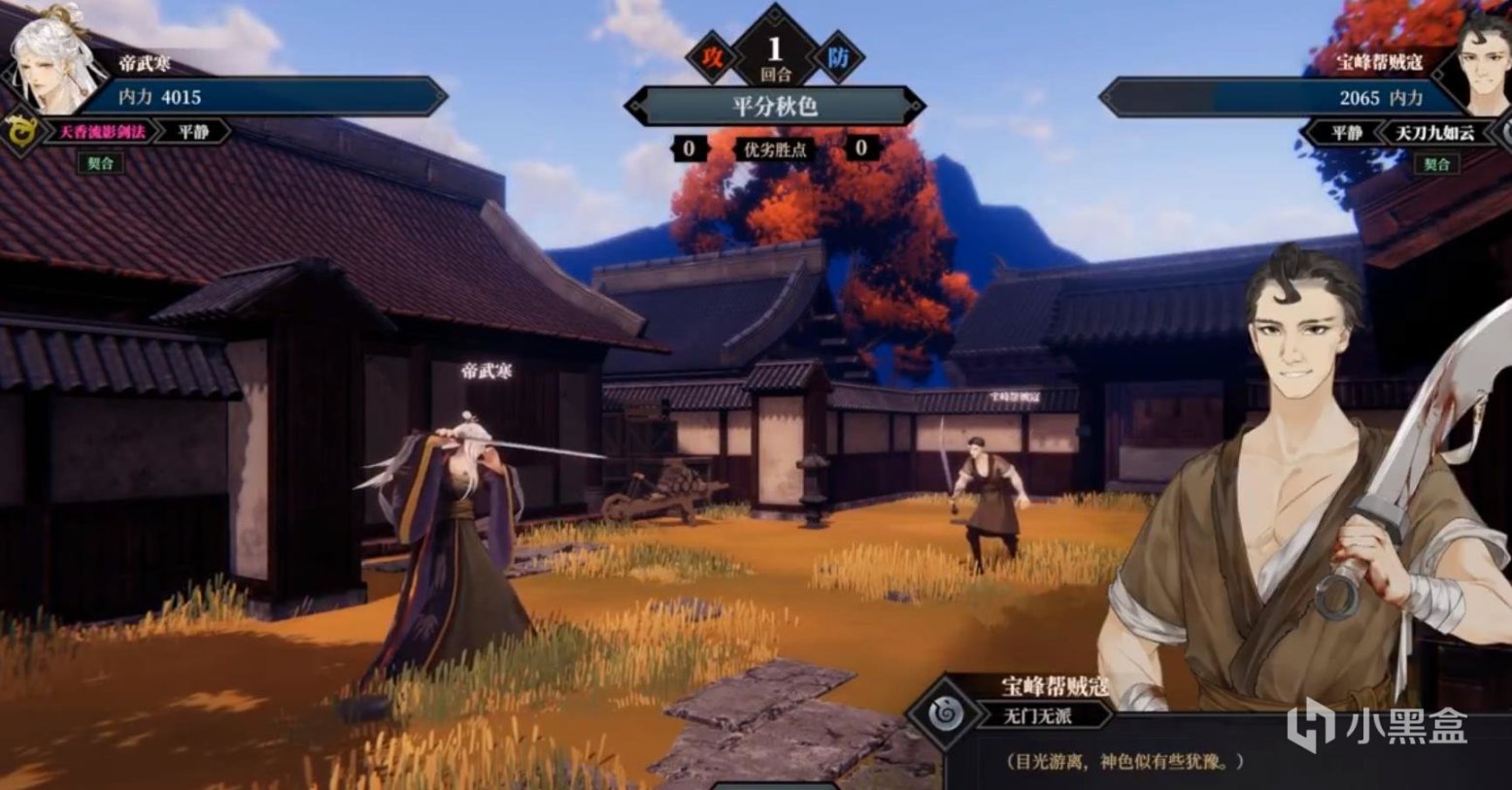The height and width of the screenshot is (790, 1512).
Task: Click the swirl faction icon by 无门无派
Action: (x=944, y=714)
